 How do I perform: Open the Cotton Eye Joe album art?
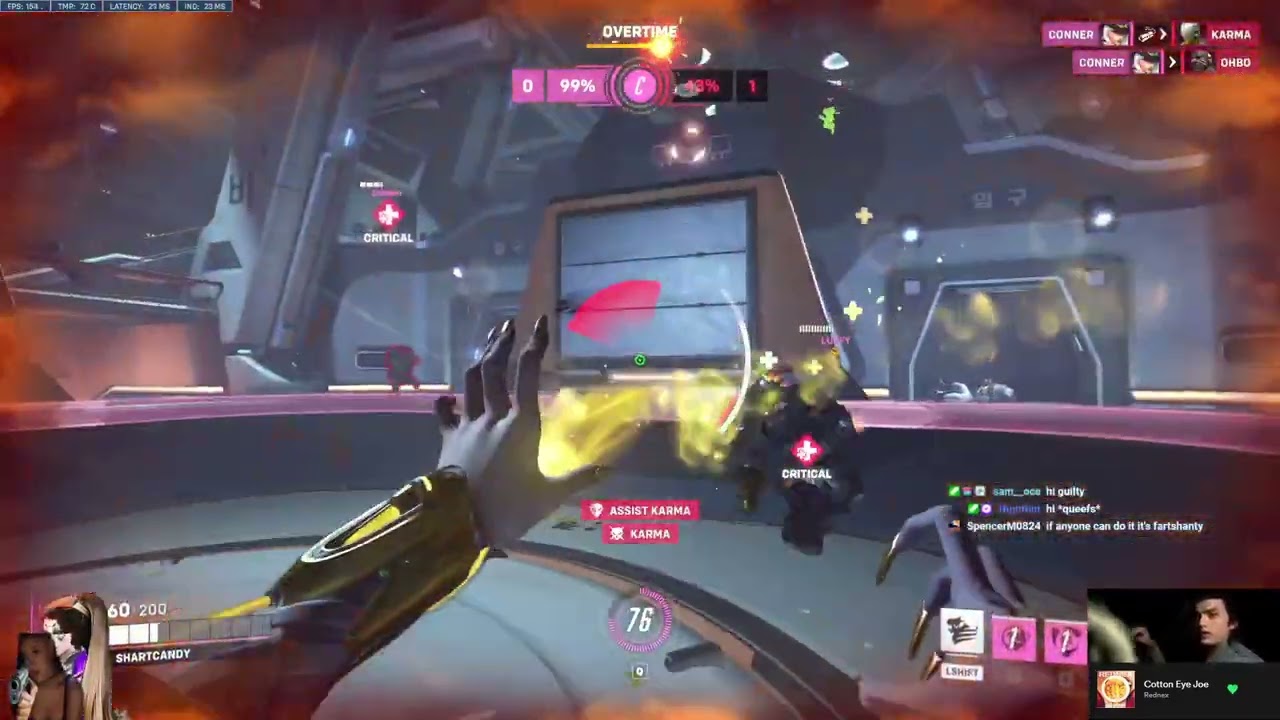(x=1116, y=689)
